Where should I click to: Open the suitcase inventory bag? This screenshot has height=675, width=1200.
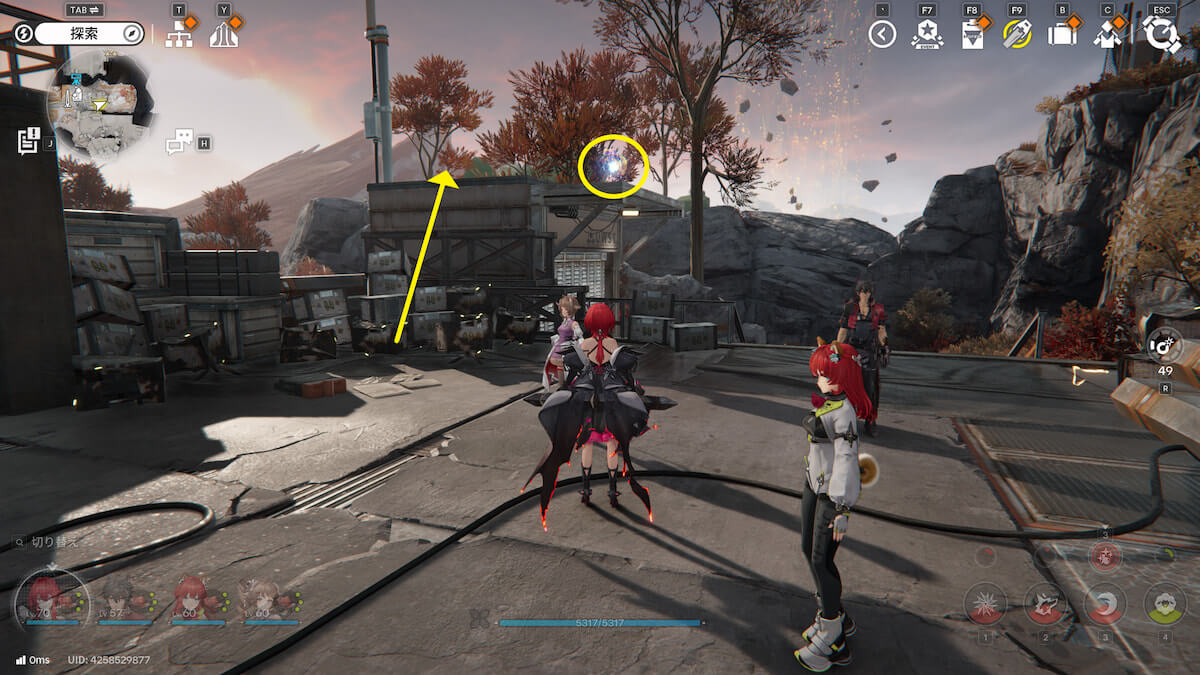(1060, 35)
